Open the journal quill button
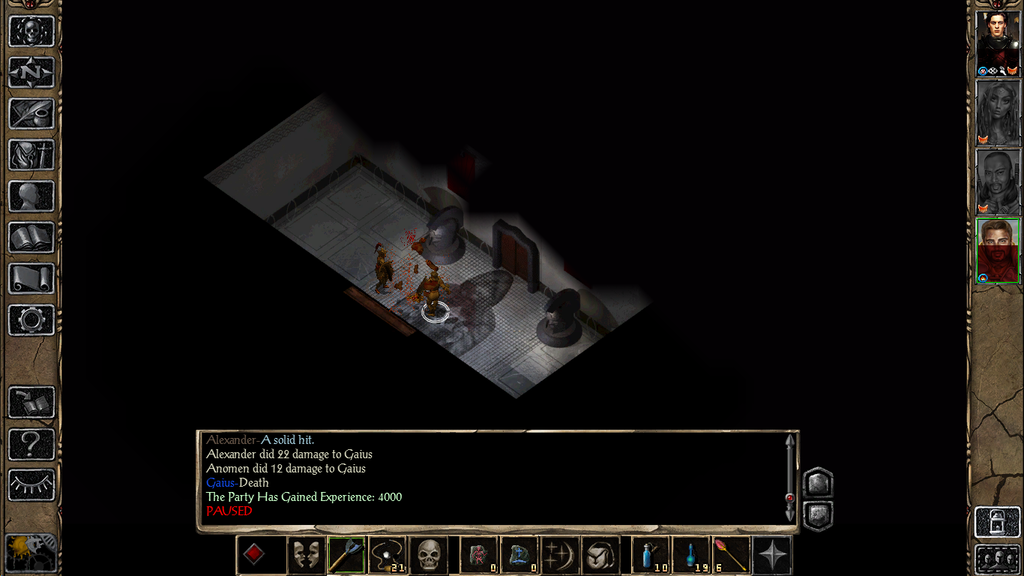This screenshot has height=576, width=1024. (x=31, y=113)
